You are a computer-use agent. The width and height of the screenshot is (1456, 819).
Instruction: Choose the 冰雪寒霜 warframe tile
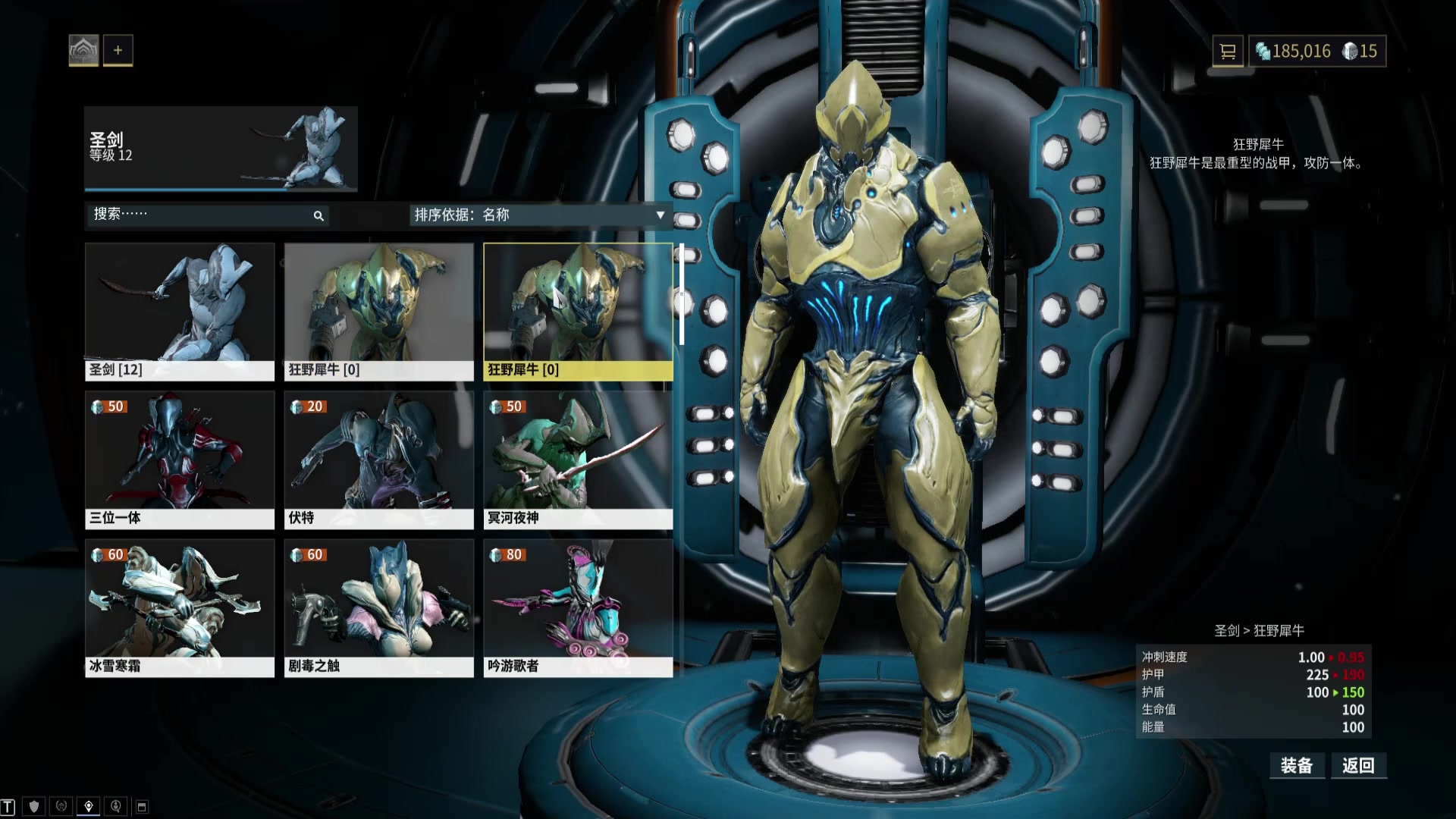(180, 607)
